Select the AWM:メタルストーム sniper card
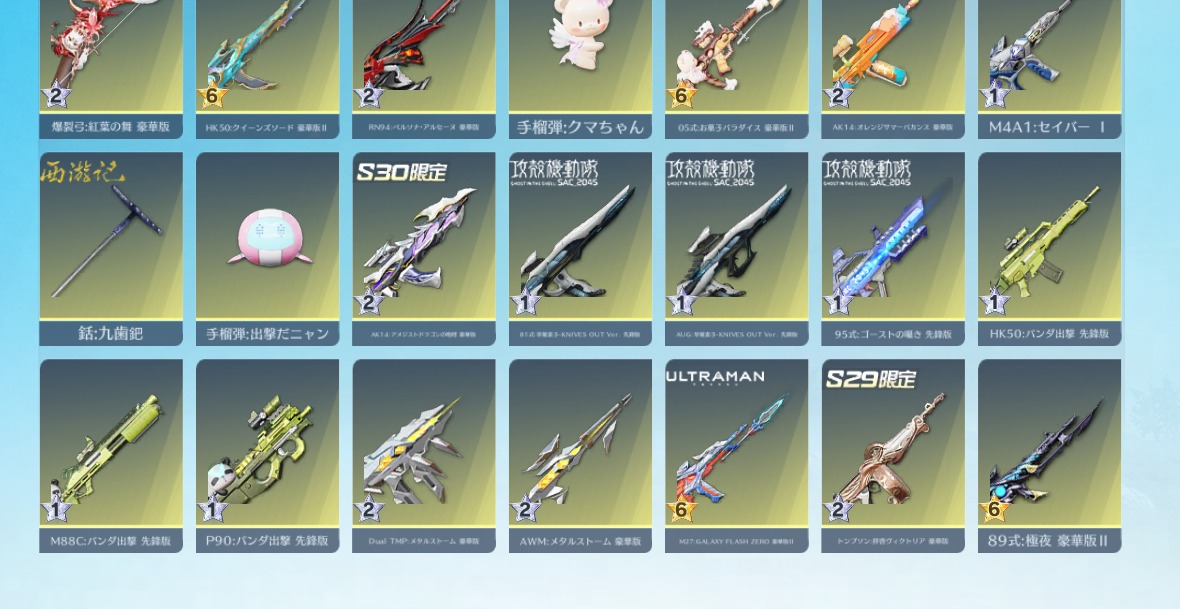 [x=580, y=455]
